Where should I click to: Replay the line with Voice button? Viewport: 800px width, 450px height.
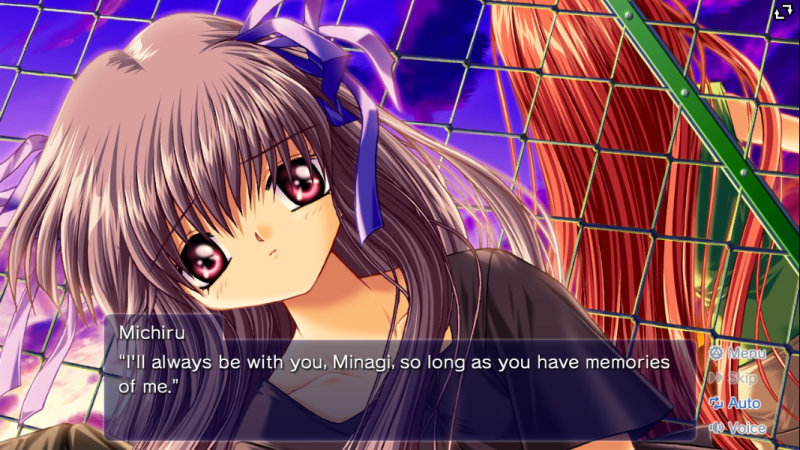(738, 428)
